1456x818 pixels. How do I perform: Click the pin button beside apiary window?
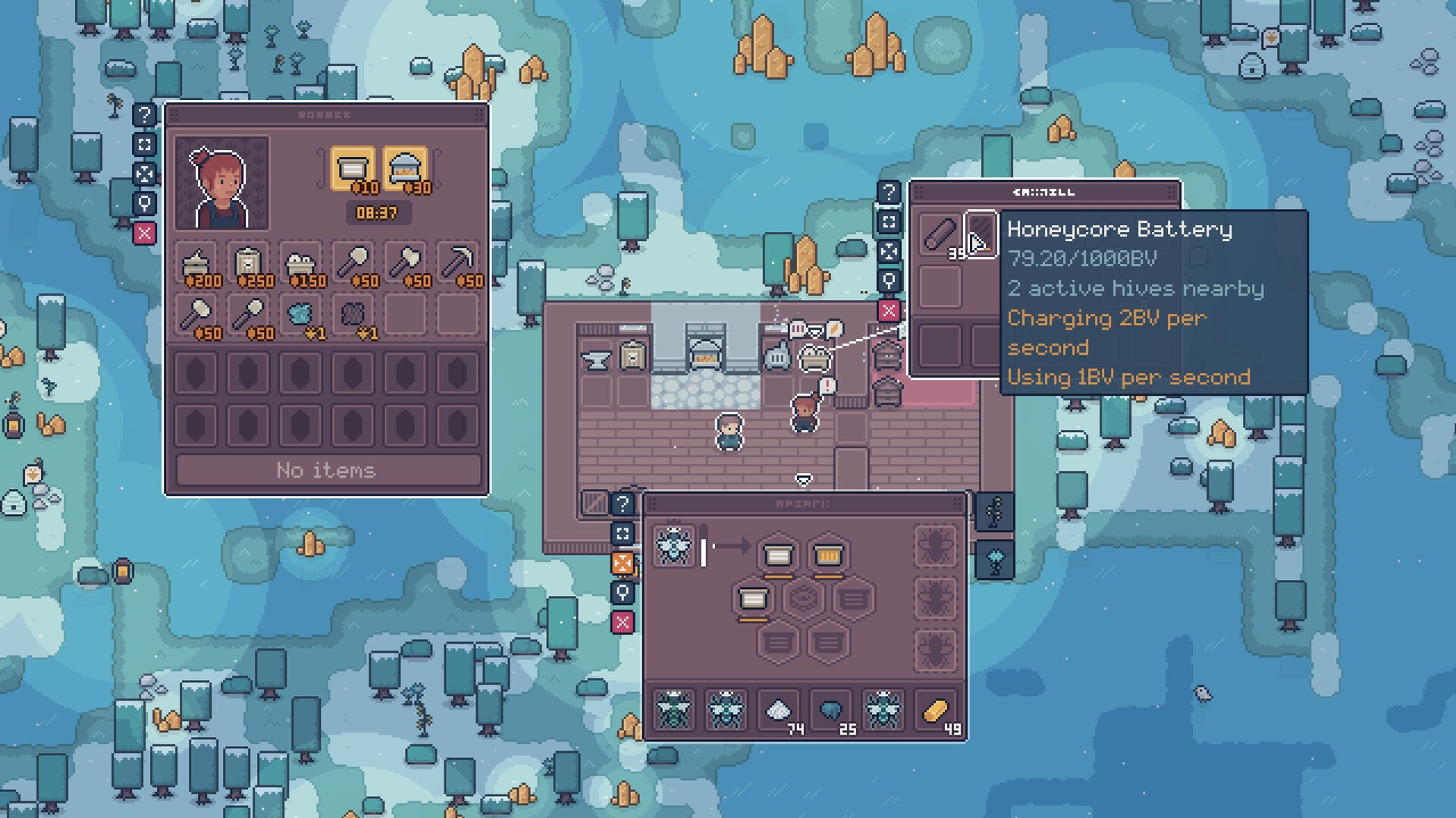point(623,593)
